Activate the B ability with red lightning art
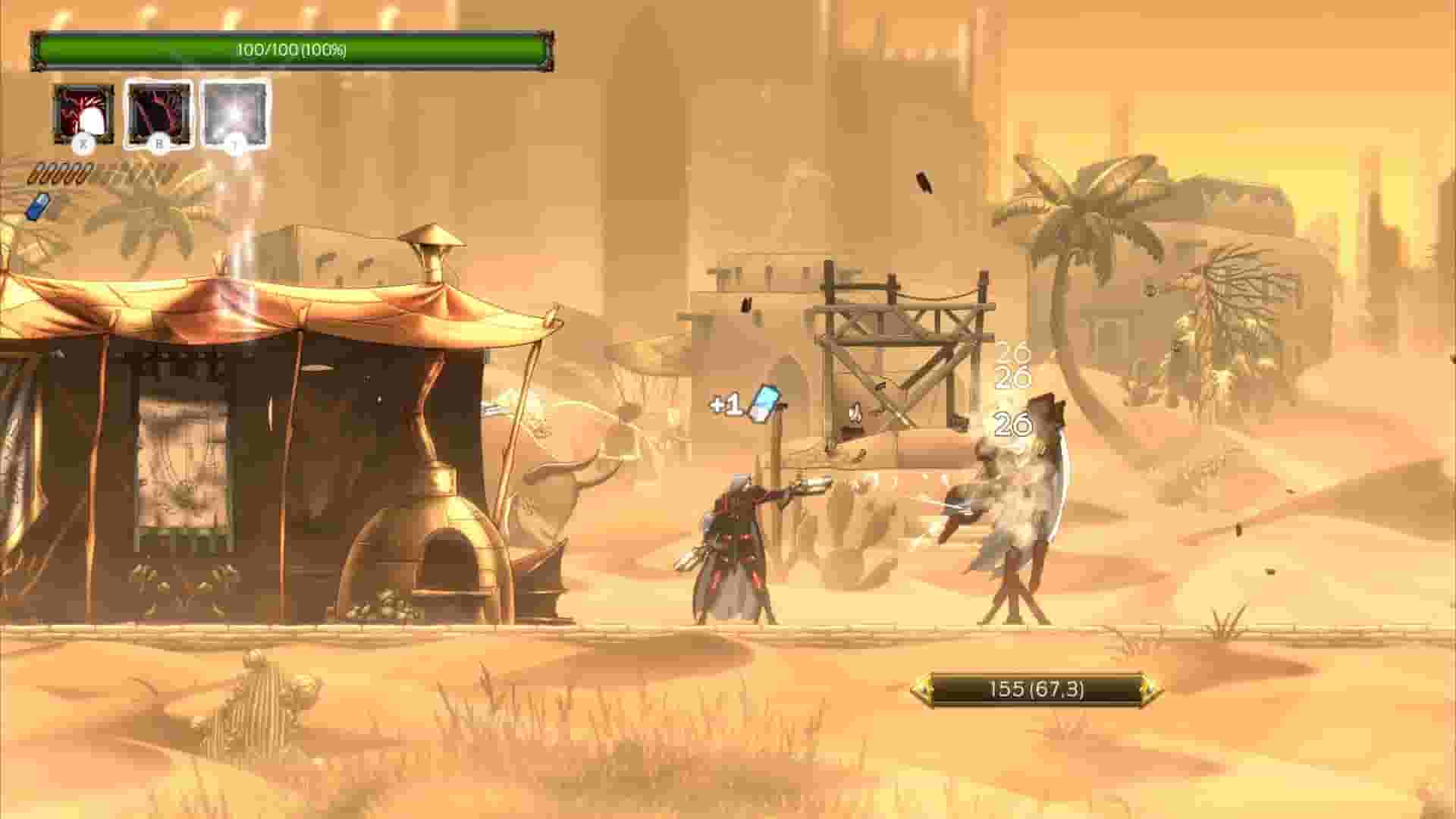This screenshot has width=1456, height=819. [x=159, y=115]
